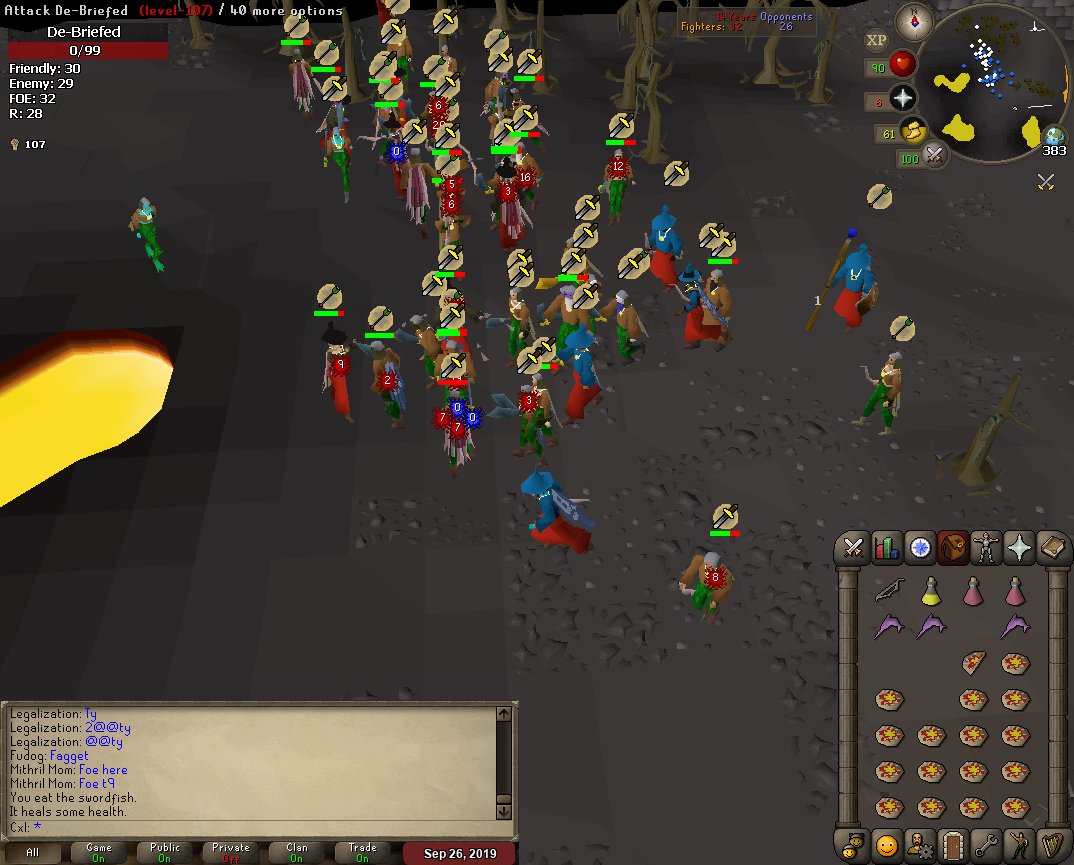Screen dimensions: 1074x865
Task: Eat the half pizza slice
Action: (x=972, y=662)
